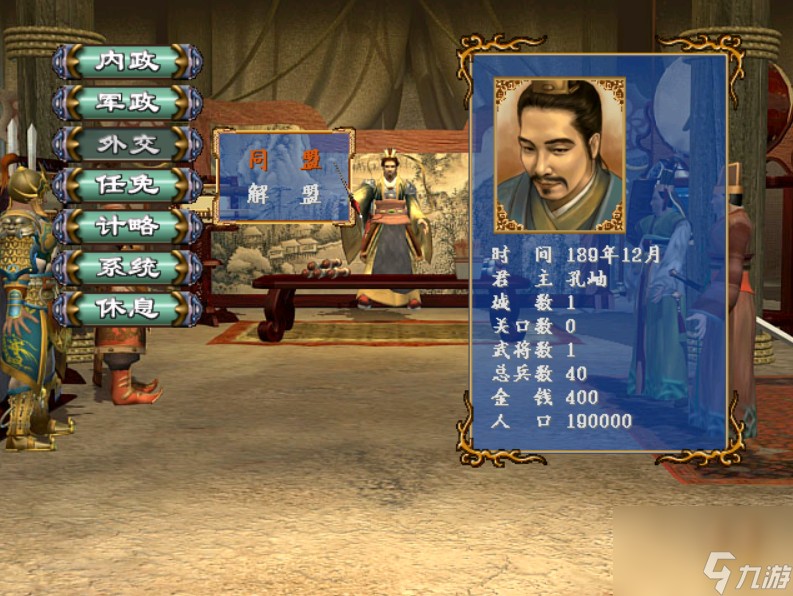This screenshot has width=793, height=596.
Task: Choose the 外交 diplomacy menu
Action: (x=127, y=144)
